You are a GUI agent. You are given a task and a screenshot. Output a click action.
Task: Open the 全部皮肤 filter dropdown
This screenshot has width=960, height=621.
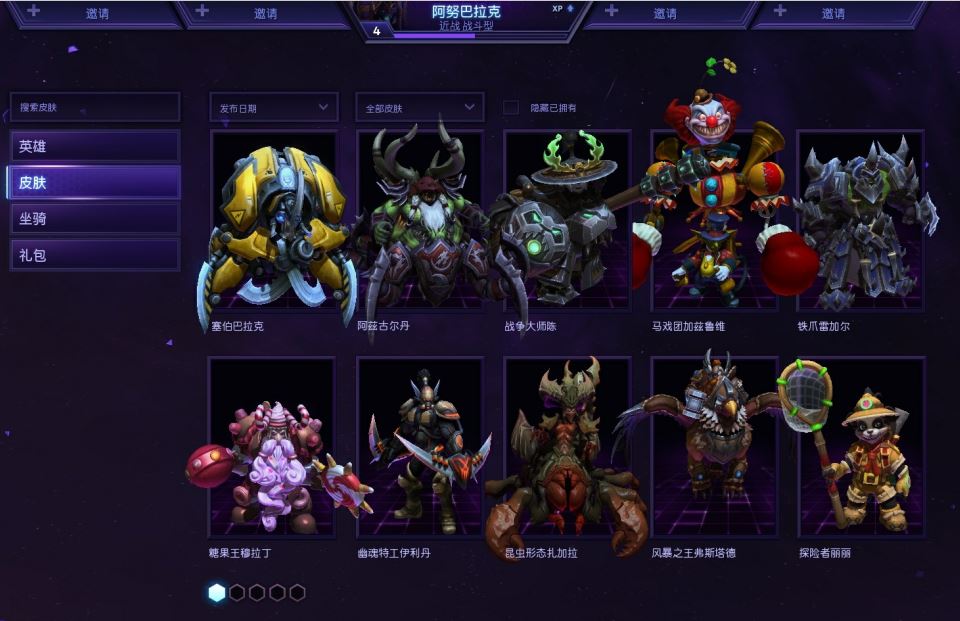point(419,107)
